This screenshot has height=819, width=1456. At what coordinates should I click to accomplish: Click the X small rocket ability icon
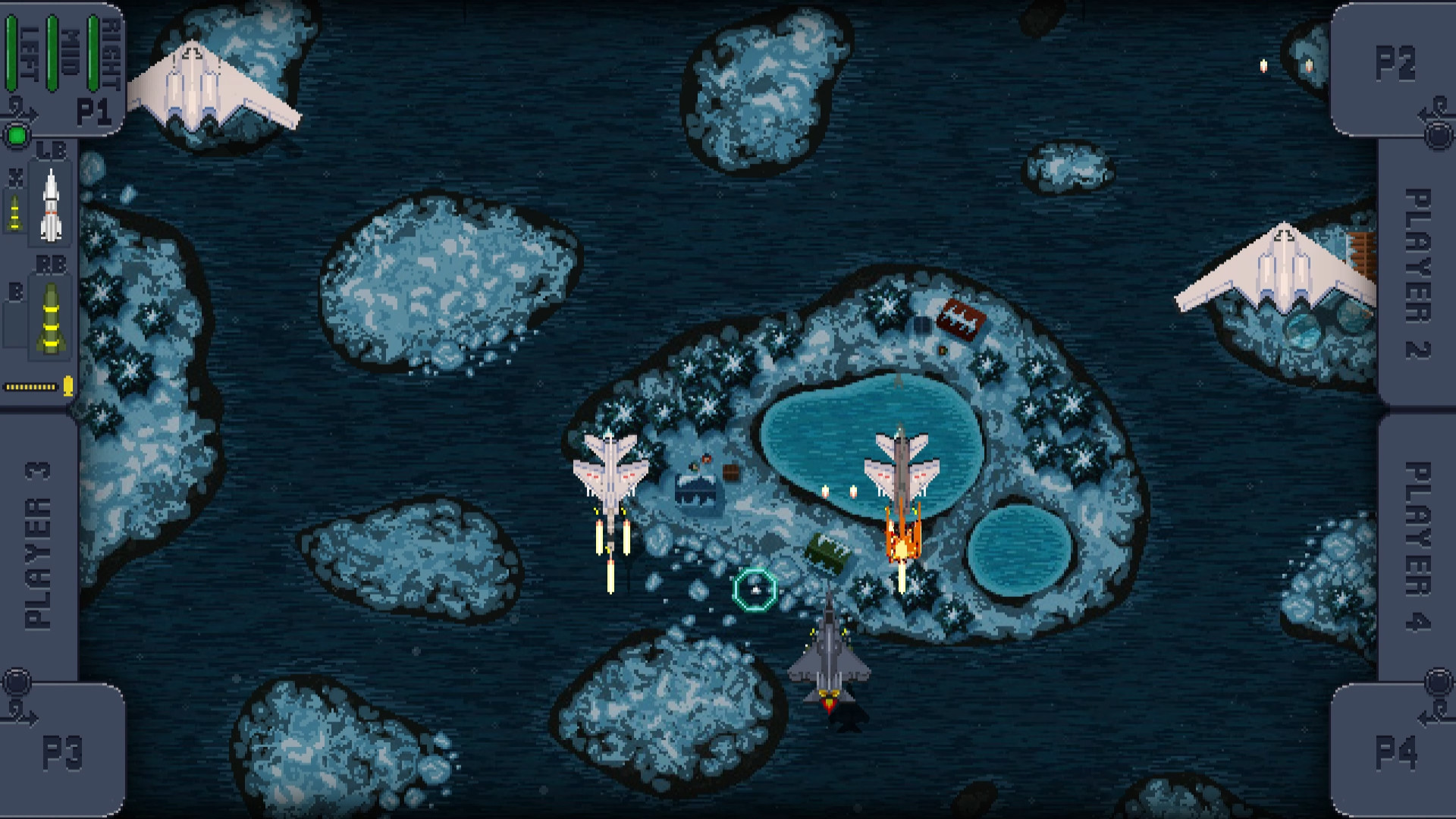14,212
